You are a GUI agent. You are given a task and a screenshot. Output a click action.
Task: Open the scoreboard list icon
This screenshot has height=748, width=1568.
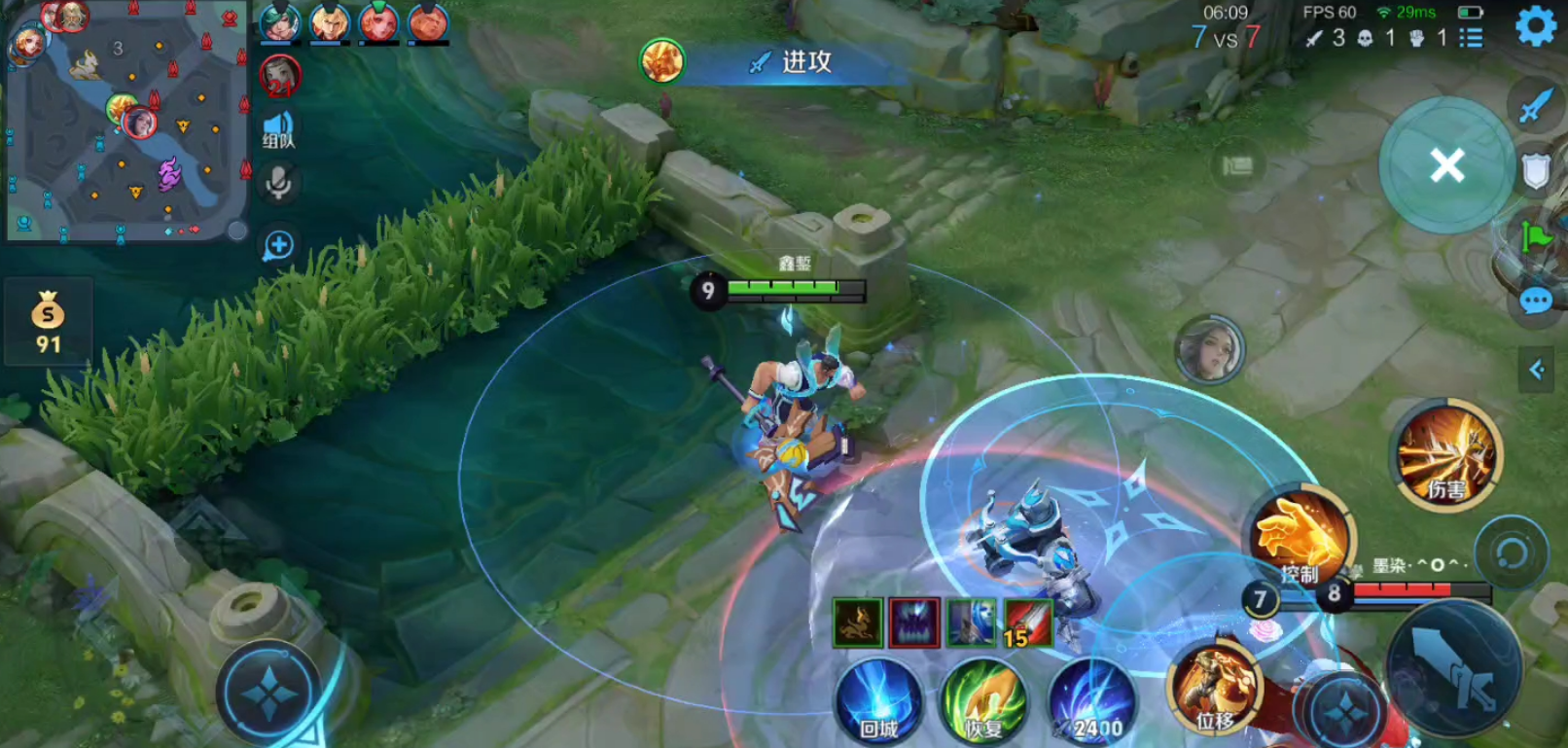(x=1471, y=38)
